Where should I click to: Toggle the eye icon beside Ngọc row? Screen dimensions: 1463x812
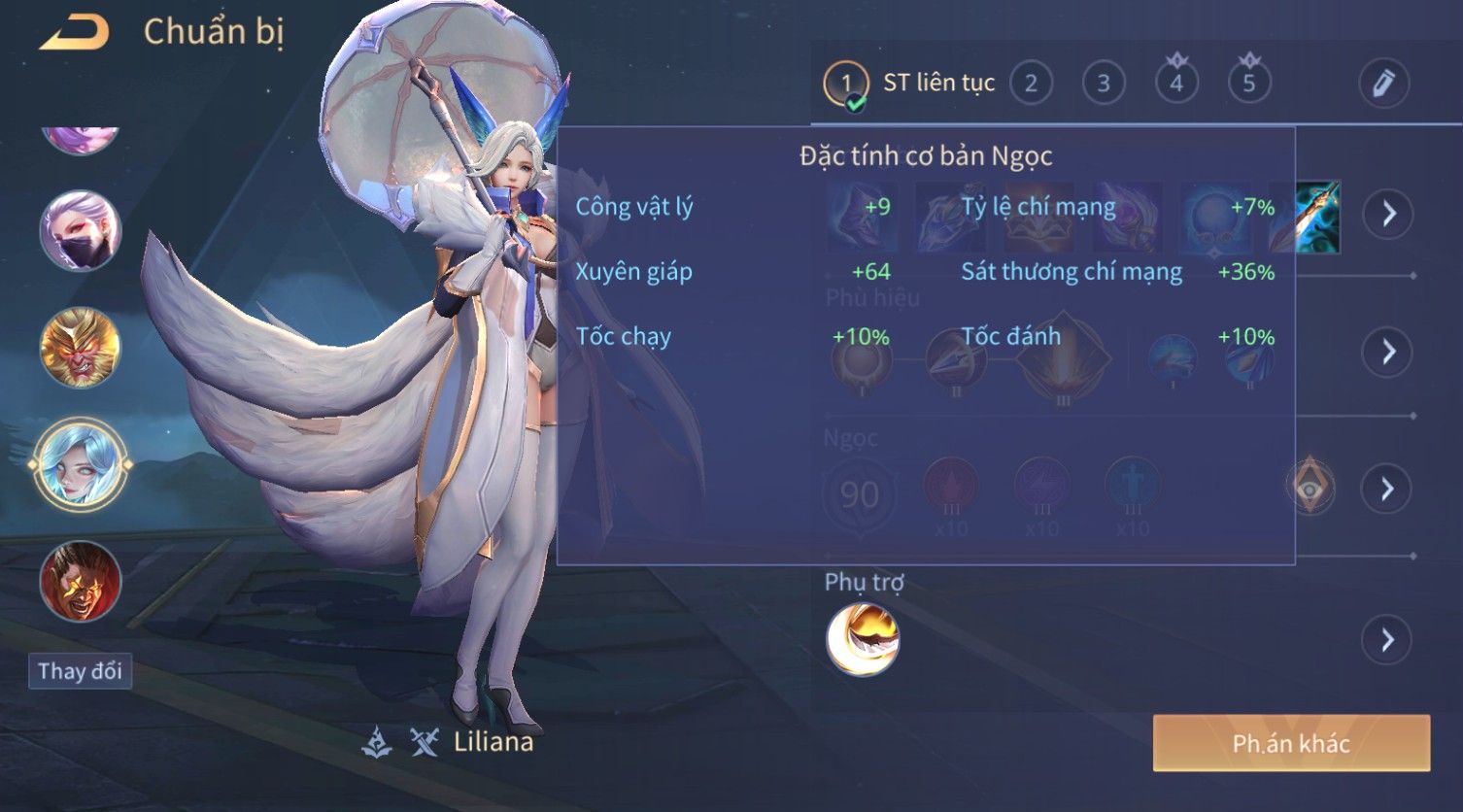pyautogui.click(x=1310, y=487)
